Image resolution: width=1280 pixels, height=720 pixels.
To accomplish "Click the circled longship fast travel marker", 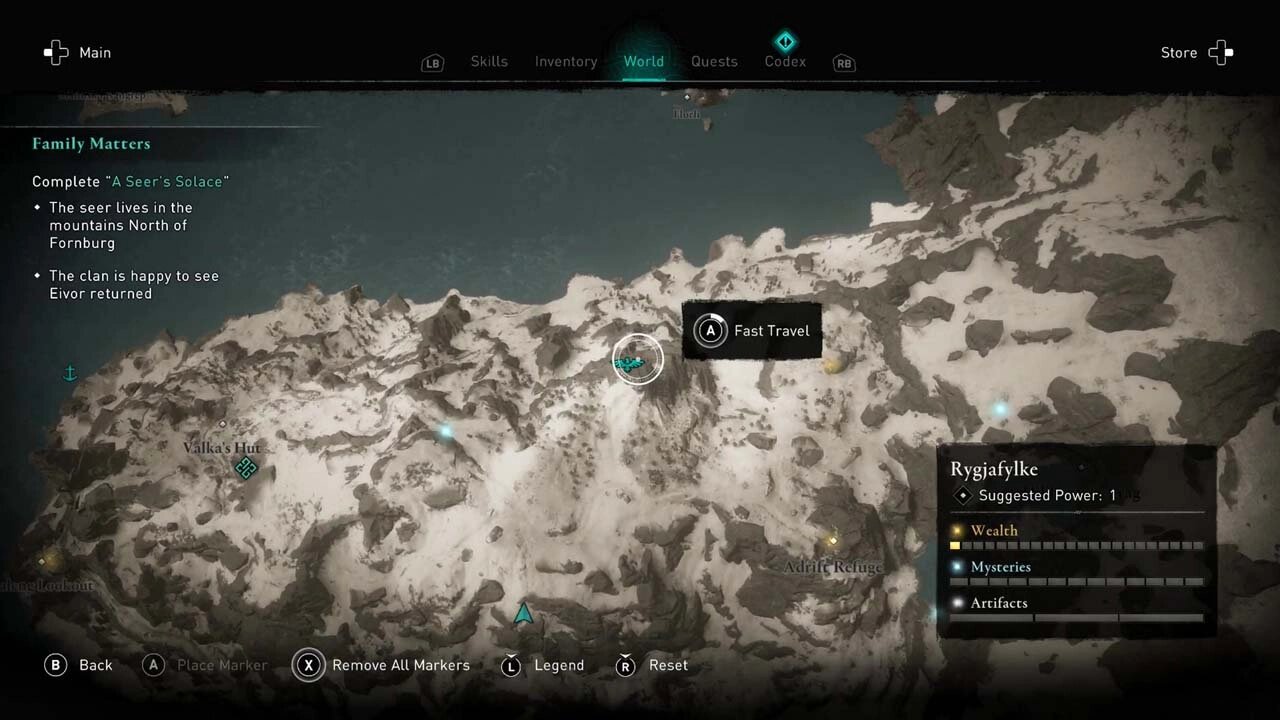I will click(637, 359).
